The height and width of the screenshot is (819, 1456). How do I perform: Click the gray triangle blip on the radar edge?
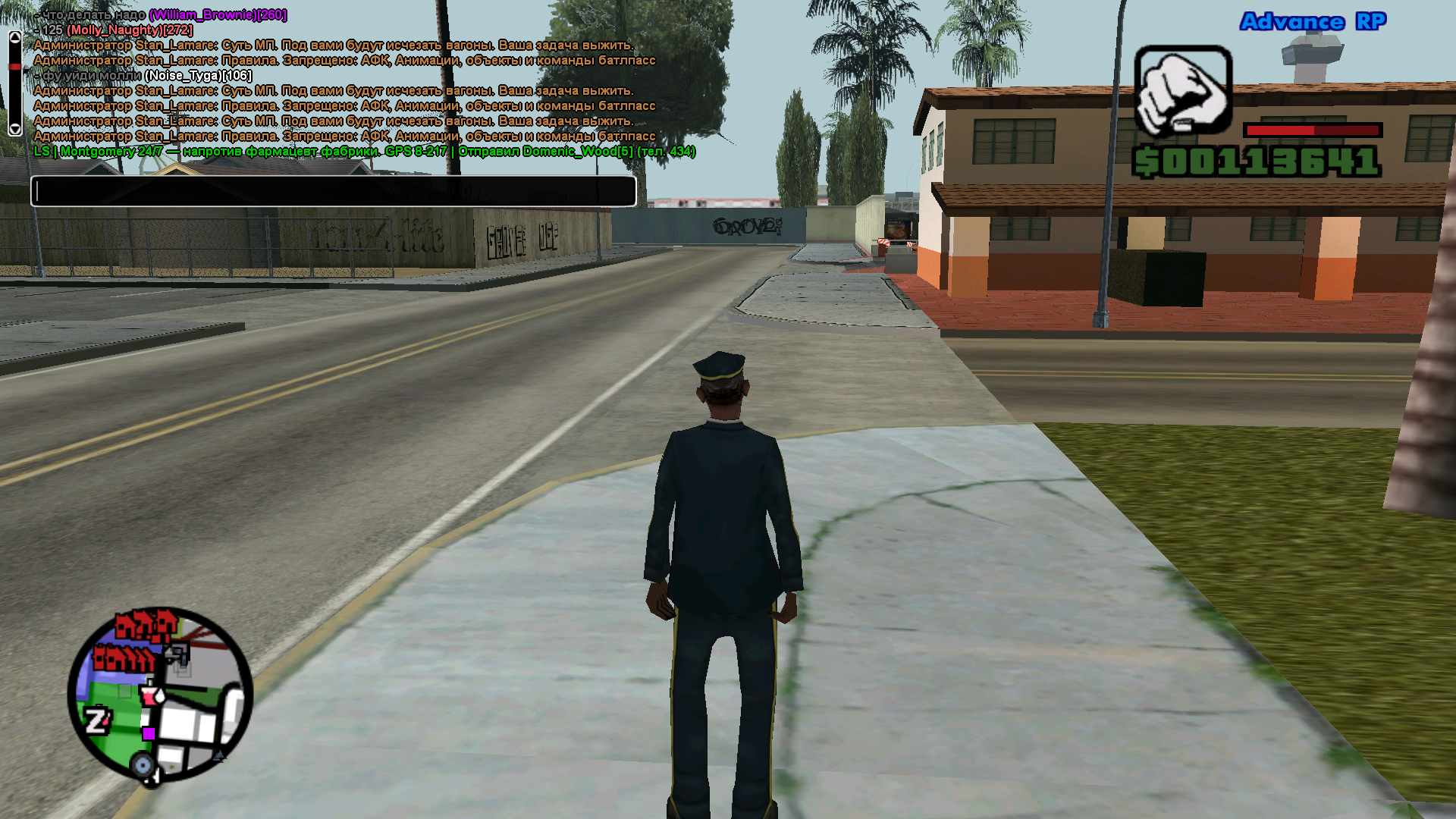coord(218,756)
